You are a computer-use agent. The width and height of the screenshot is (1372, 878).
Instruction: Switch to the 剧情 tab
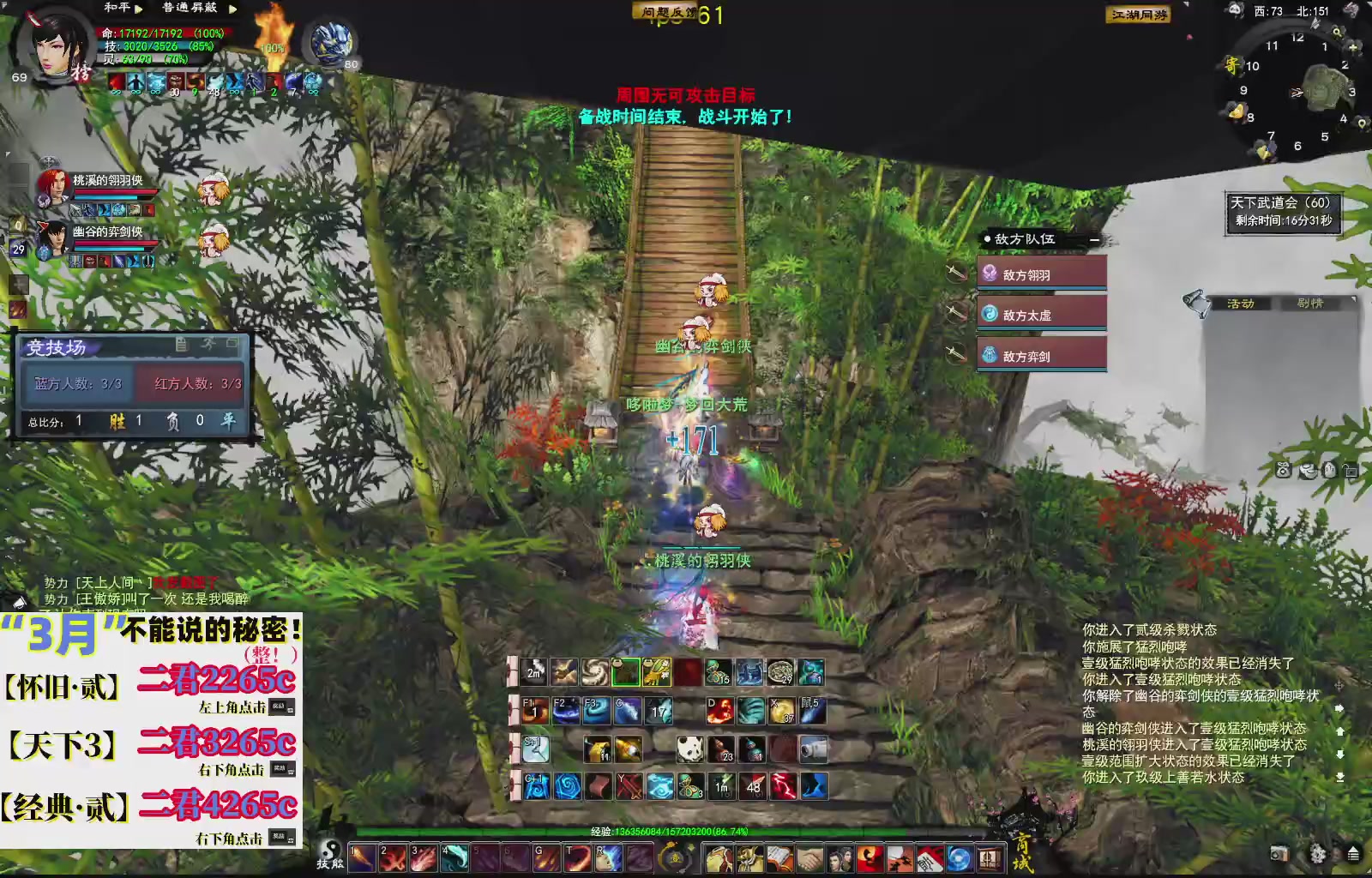(1310, 302)
